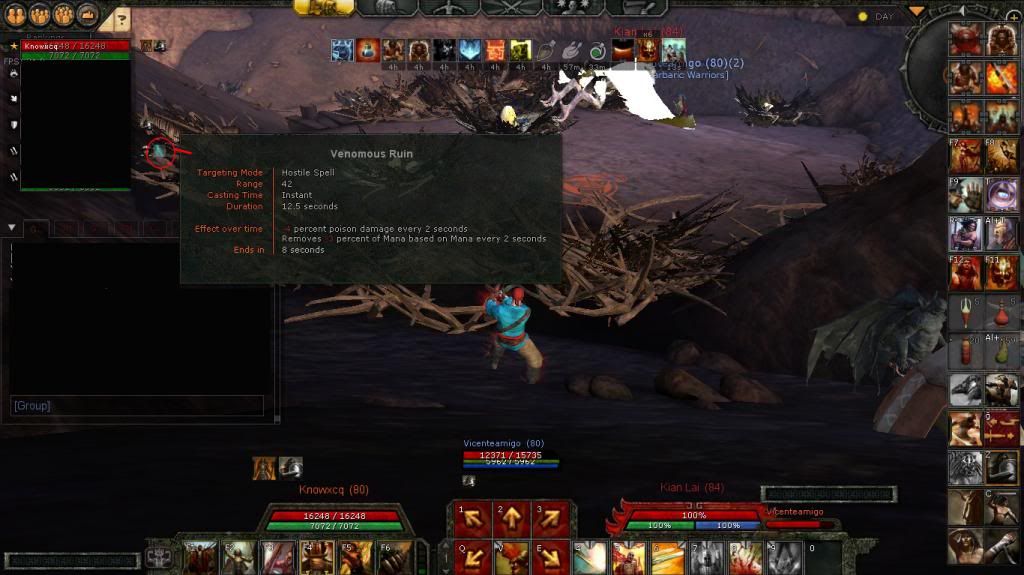Choose the upper-left arrow directional attack
This screenshot has height=575, width=1024.
pos(470,518)
